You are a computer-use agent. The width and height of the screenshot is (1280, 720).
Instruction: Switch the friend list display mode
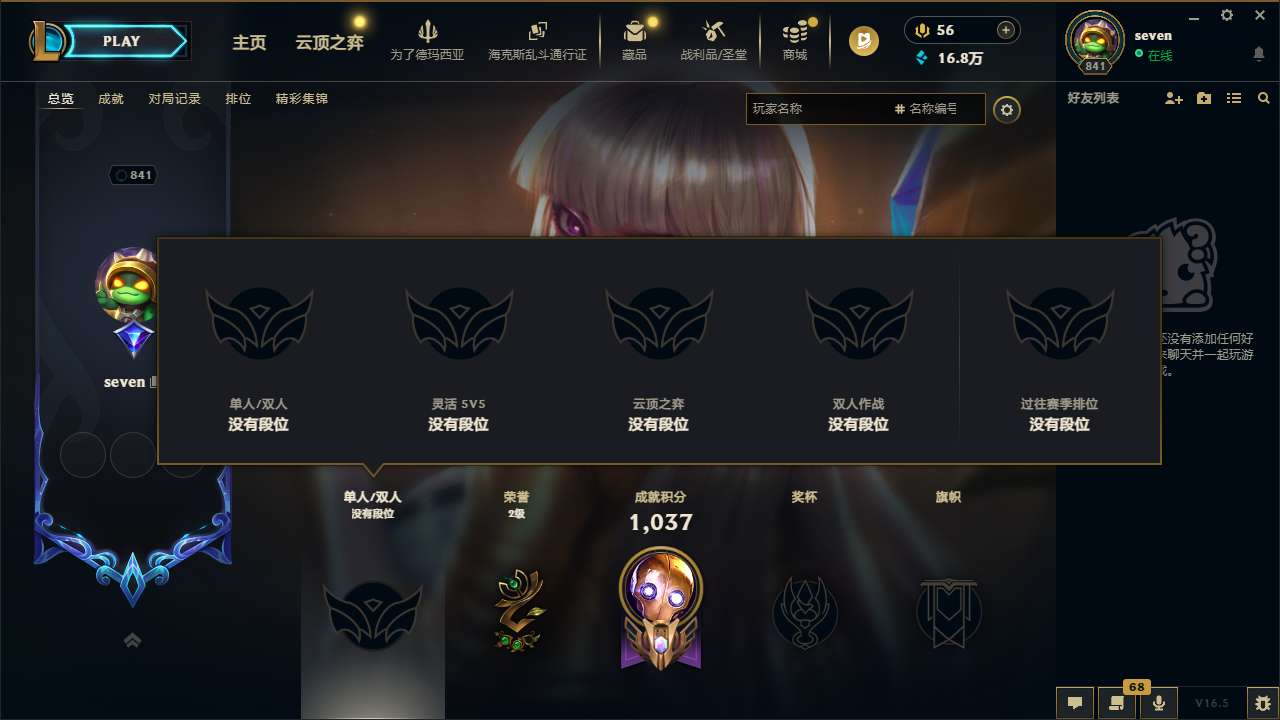pyautogui.click(x=1233, y=98)
